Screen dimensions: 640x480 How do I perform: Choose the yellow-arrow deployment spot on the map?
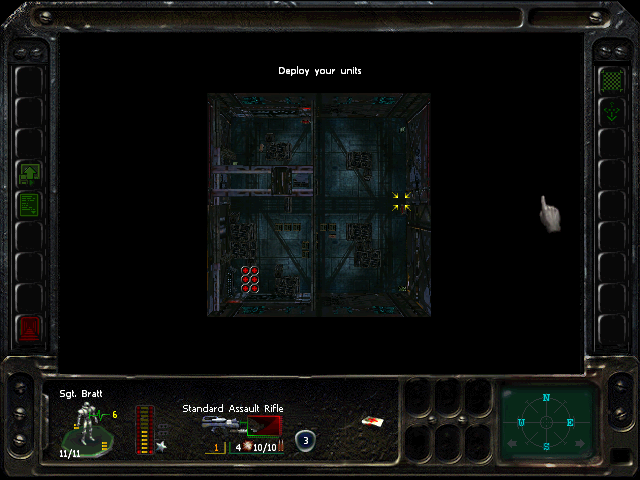point(401,202)
